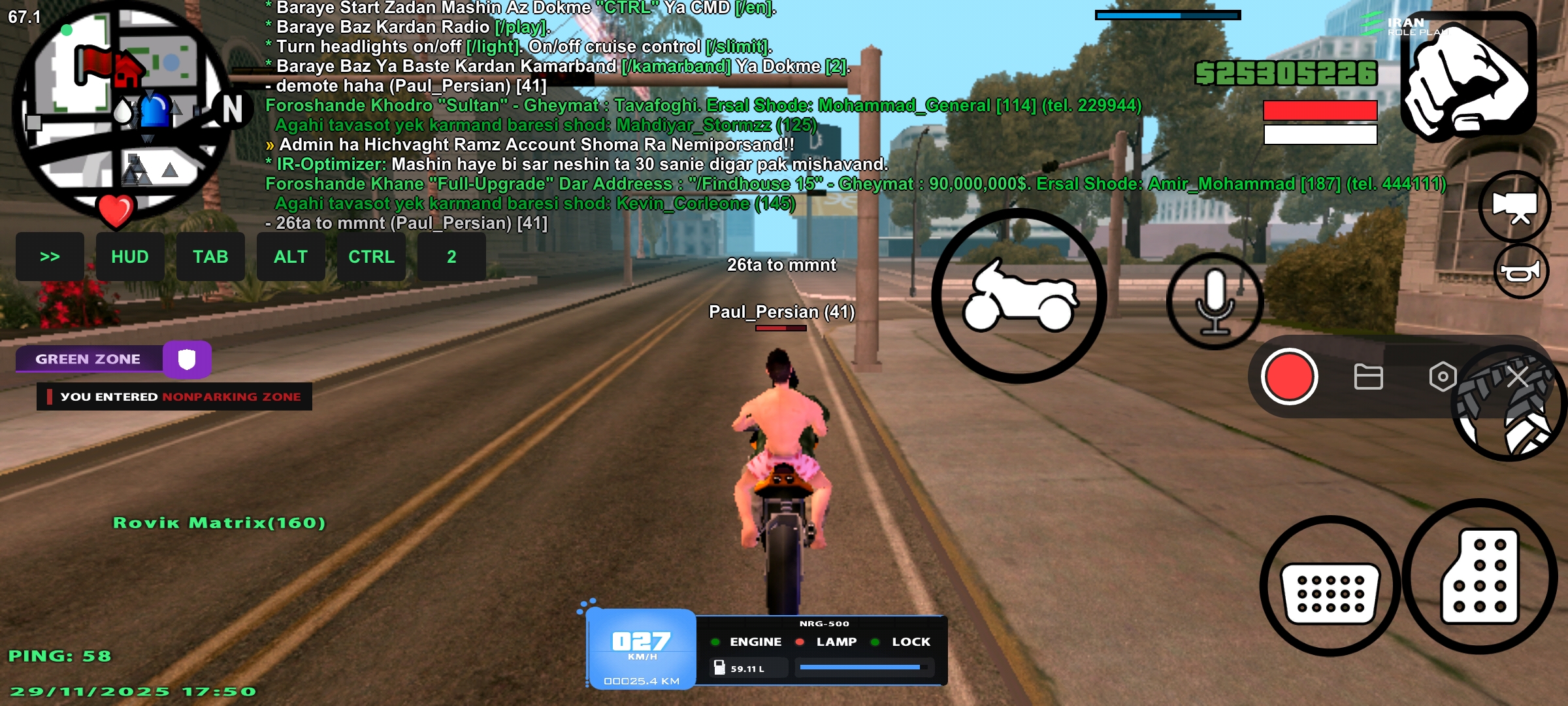Close the screen recorder overlay
The width and height of the screenshot is (1568, 706).
[1517, 377]
